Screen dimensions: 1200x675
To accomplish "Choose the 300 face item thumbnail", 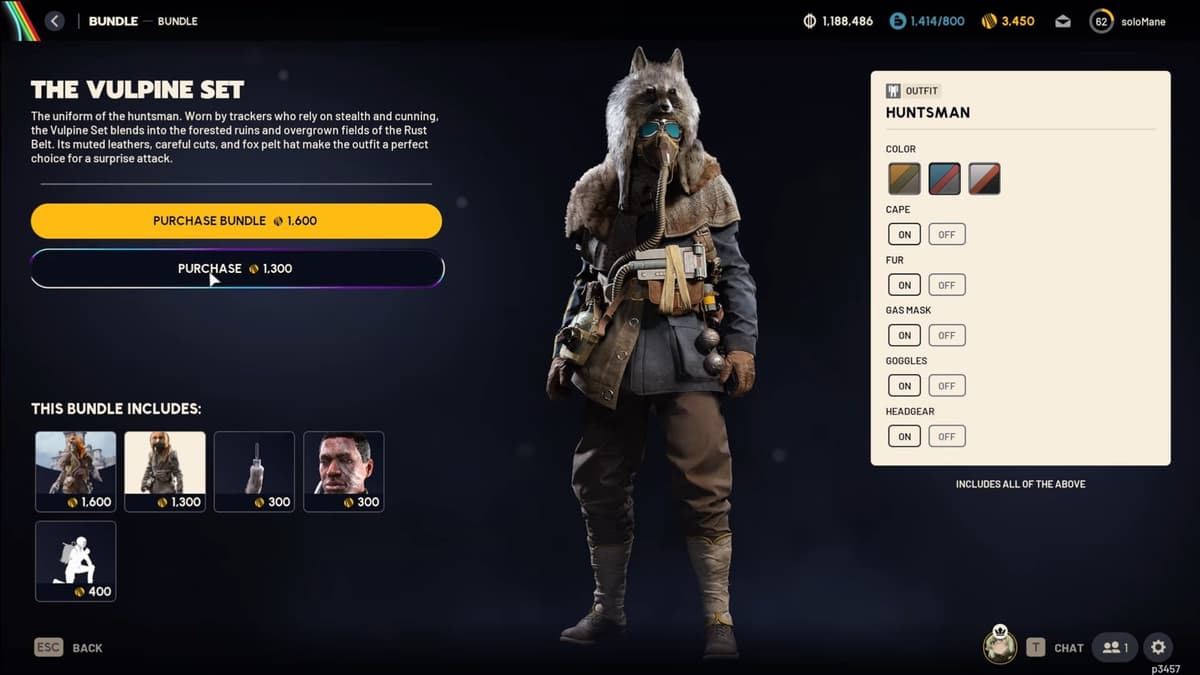I will coord(343,471).
